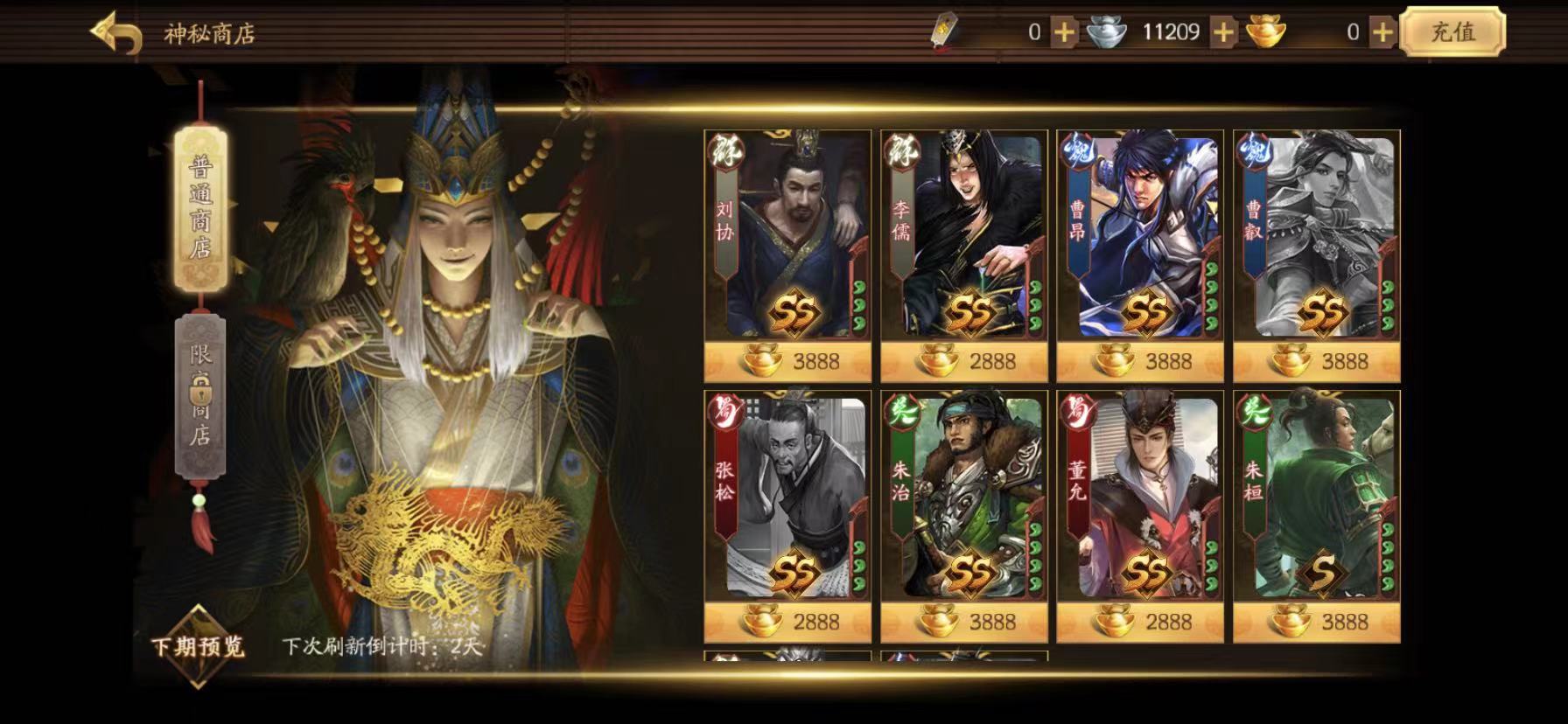Select the locked 限定商店 tab

(x=200, y=396)
